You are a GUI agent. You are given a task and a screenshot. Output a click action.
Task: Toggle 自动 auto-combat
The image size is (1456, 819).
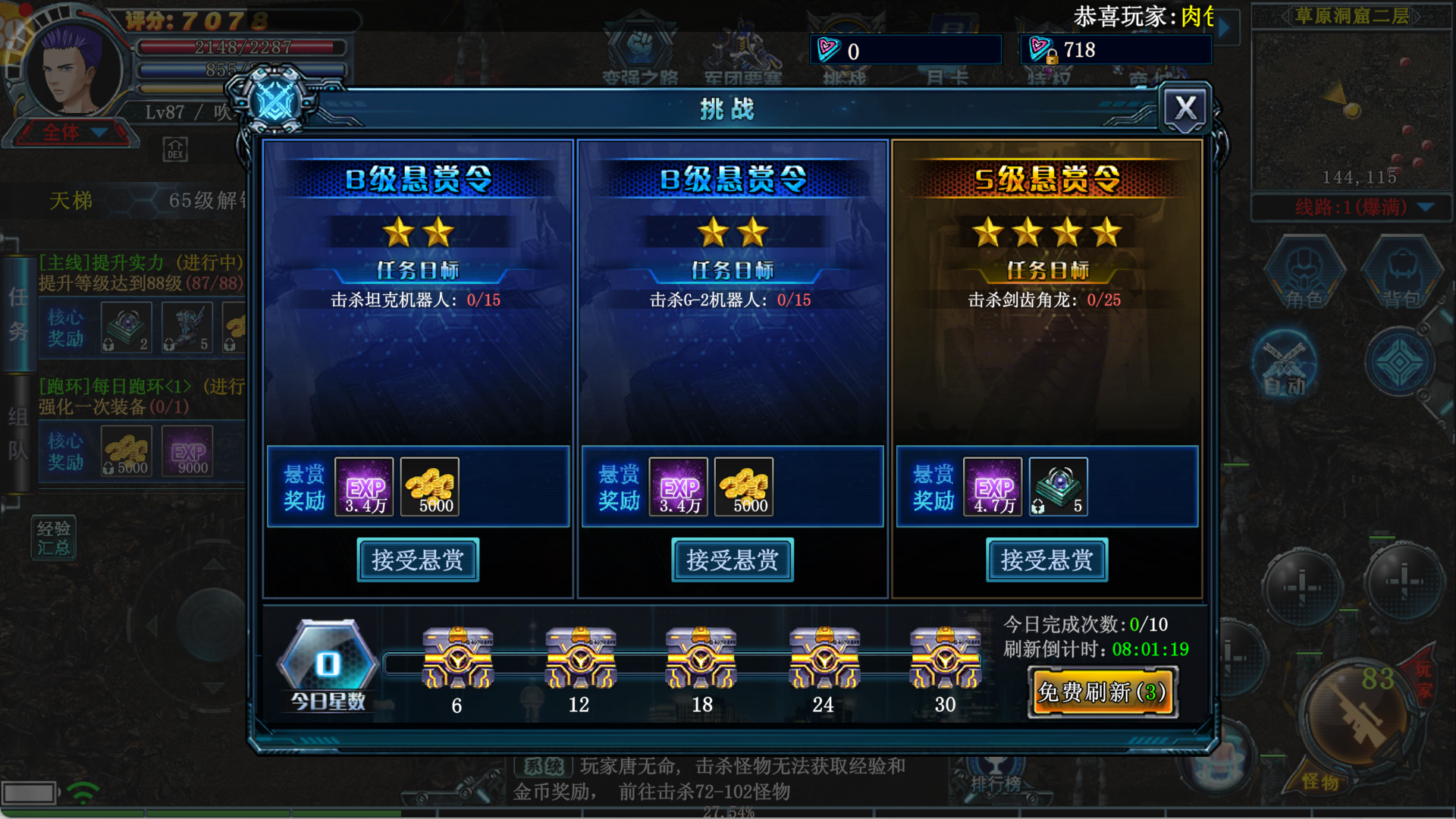[x=1285, y=364]
